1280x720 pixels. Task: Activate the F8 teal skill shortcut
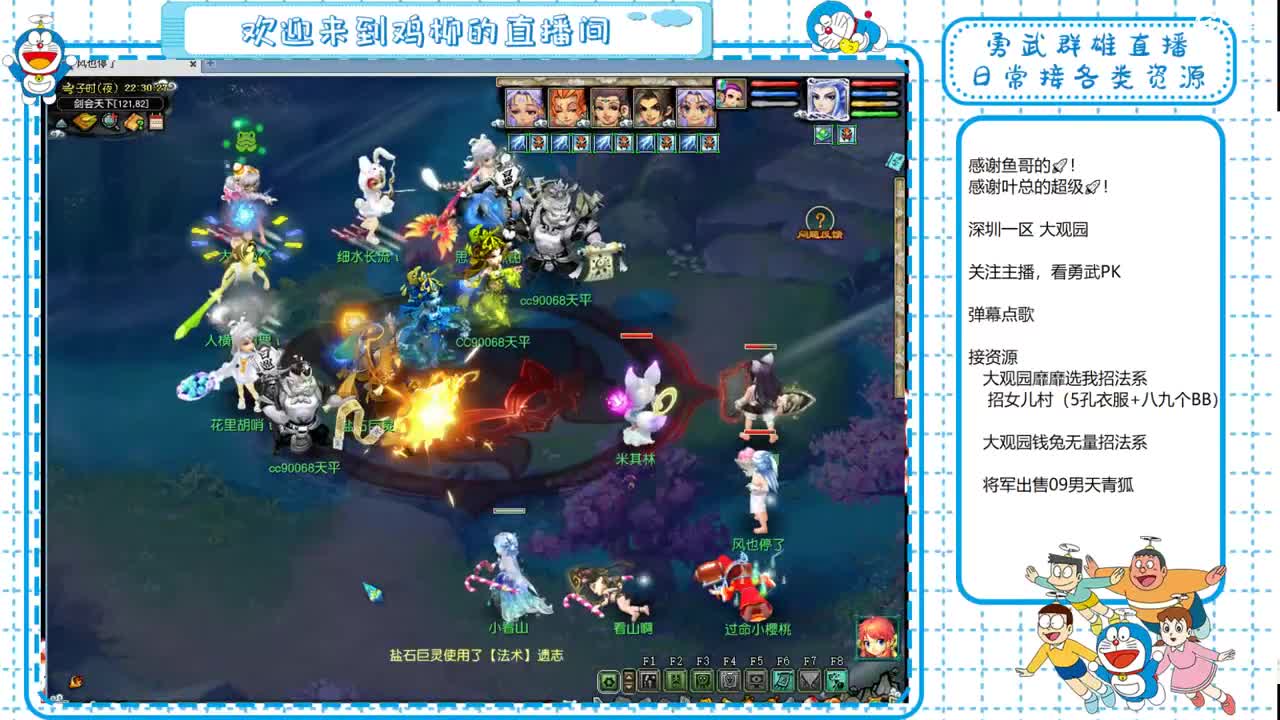835,681
